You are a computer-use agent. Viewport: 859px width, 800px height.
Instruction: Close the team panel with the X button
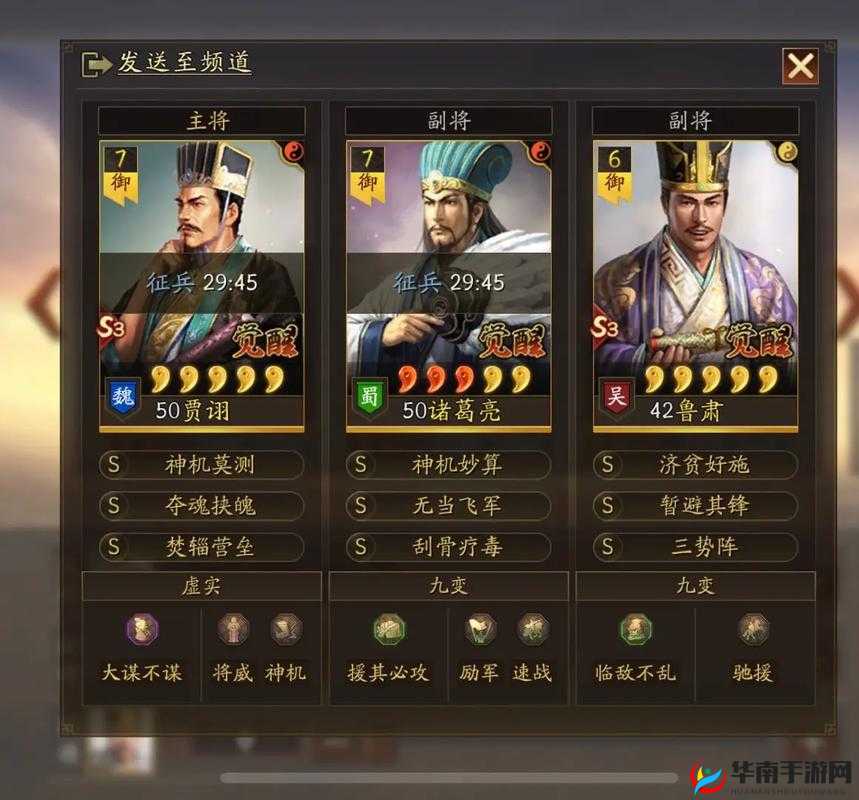(x=800, y=67)
